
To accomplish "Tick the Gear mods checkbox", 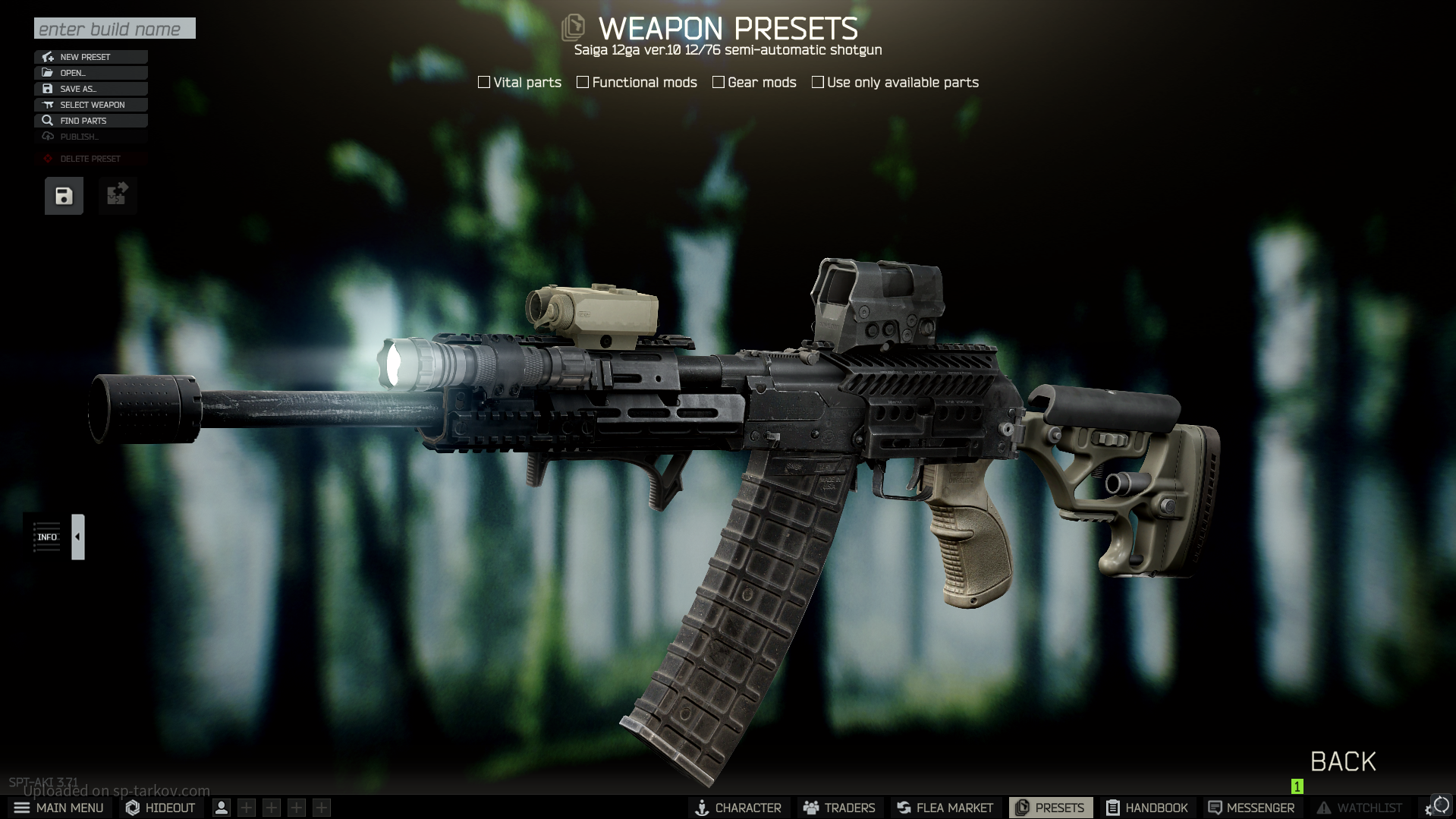I will (719, 82).
